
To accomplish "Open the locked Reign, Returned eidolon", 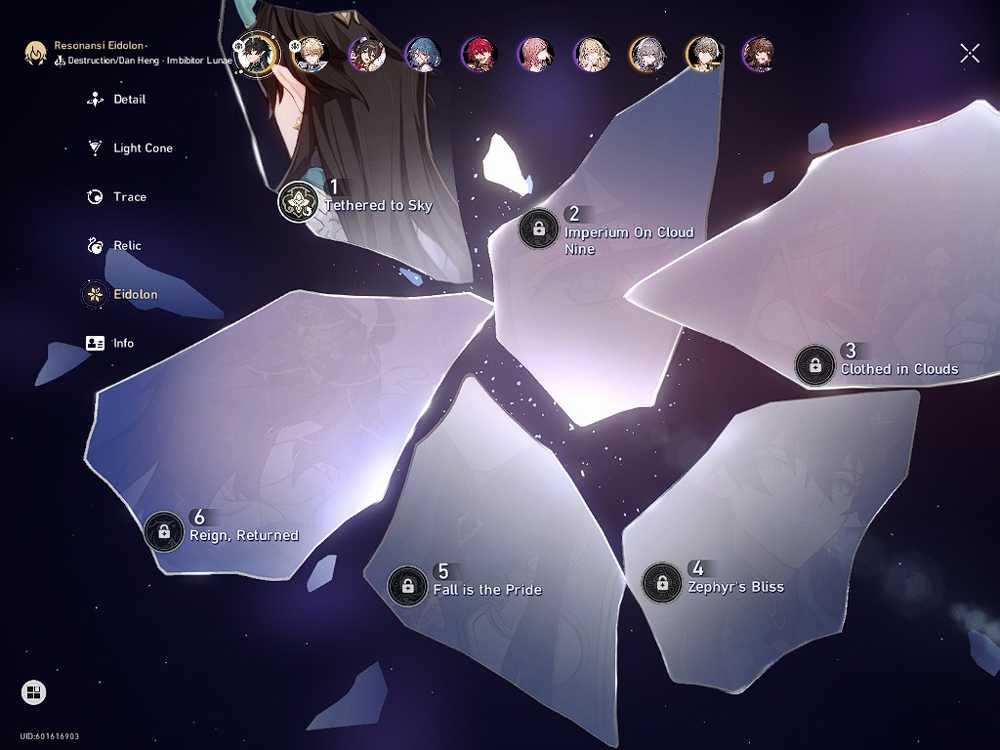I will [x=164, y=531].
